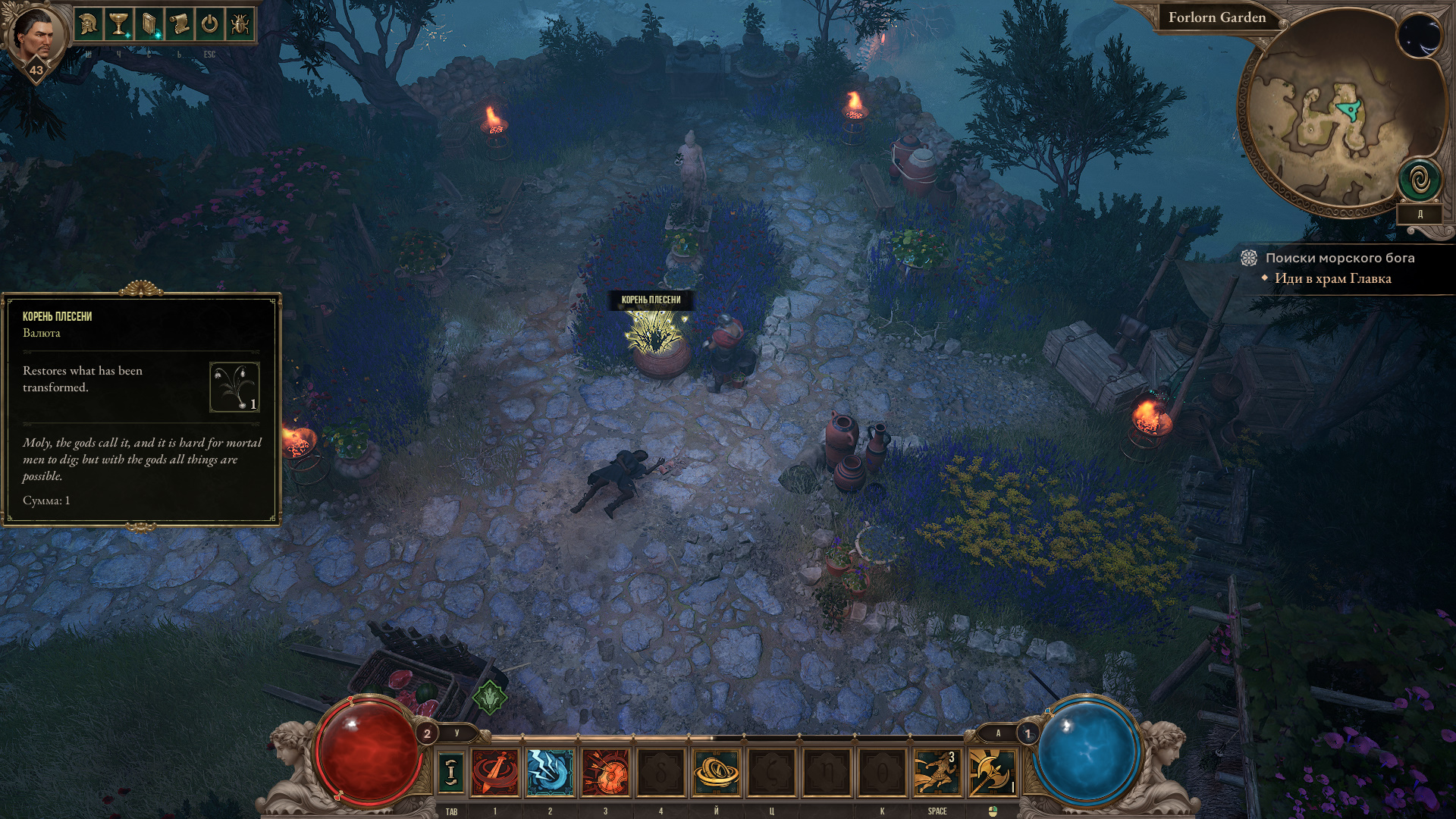Activate the arrow-pierced shield skill
Viewport: 1456px width, 819px height.
[605, 772]
